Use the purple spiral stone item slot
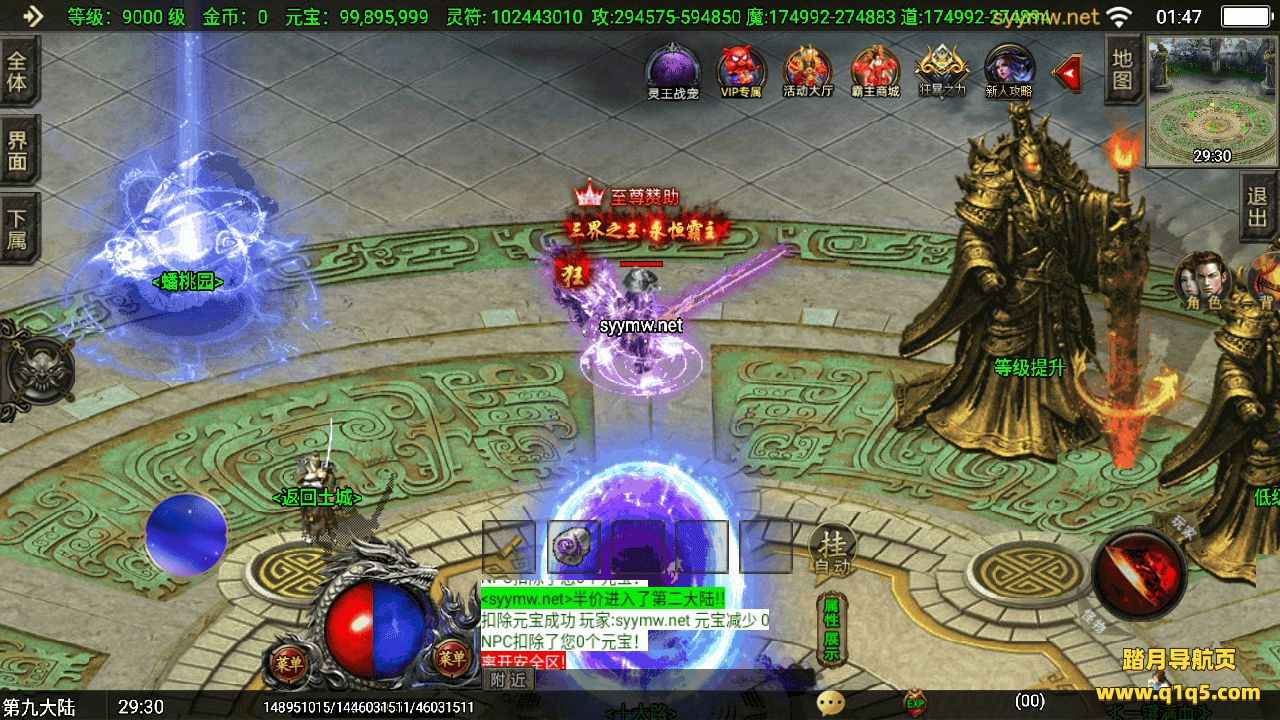Screen dimensions: 1280x720 tap(573, 546)
